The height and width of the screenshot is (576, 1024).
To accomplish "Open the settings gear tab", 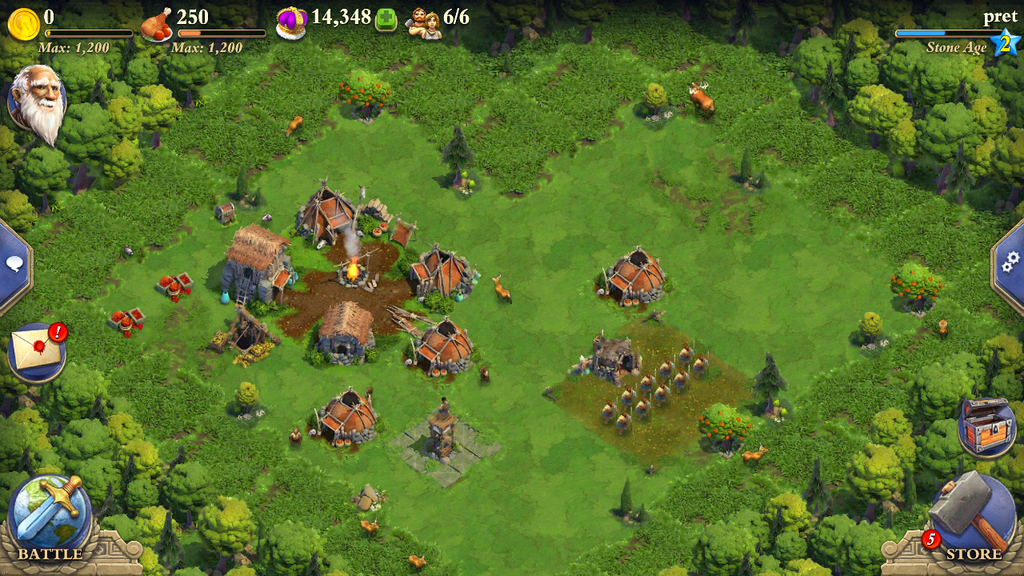I will 1010,260.
